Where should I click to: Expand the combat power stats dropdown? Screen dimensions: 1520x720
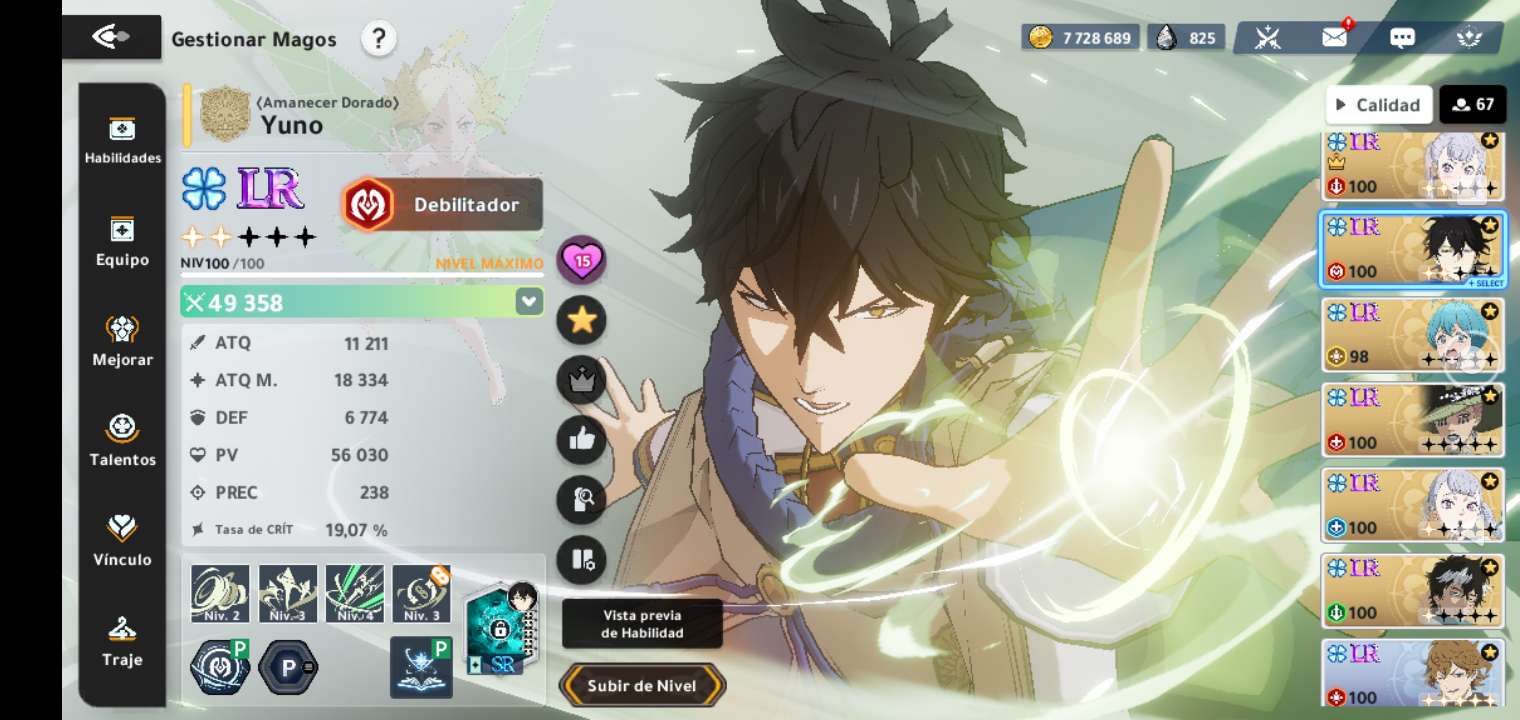tap(528, 301)
